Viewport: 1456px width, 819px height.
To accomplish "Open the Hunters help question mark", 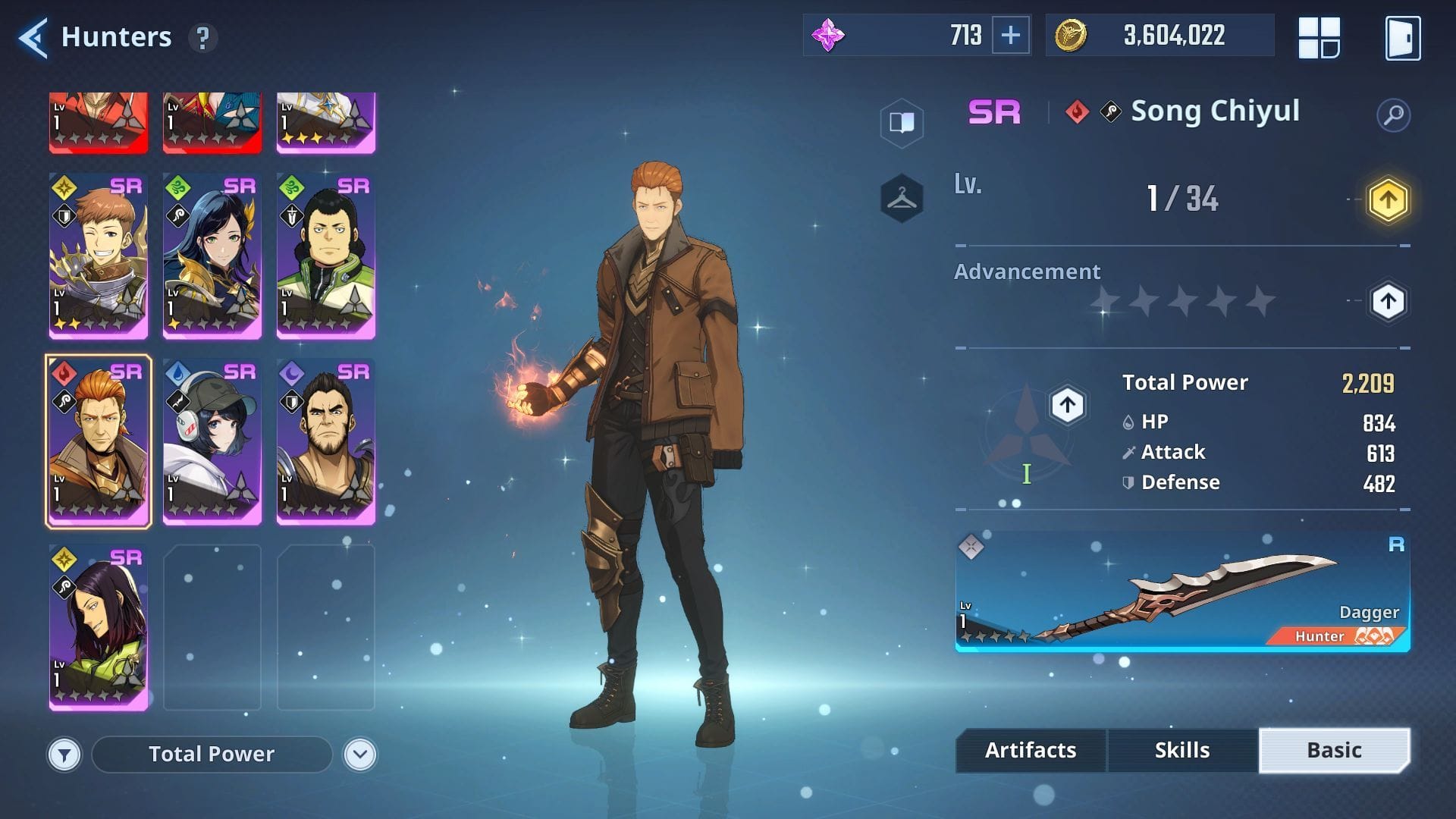I will pos(202,38).
